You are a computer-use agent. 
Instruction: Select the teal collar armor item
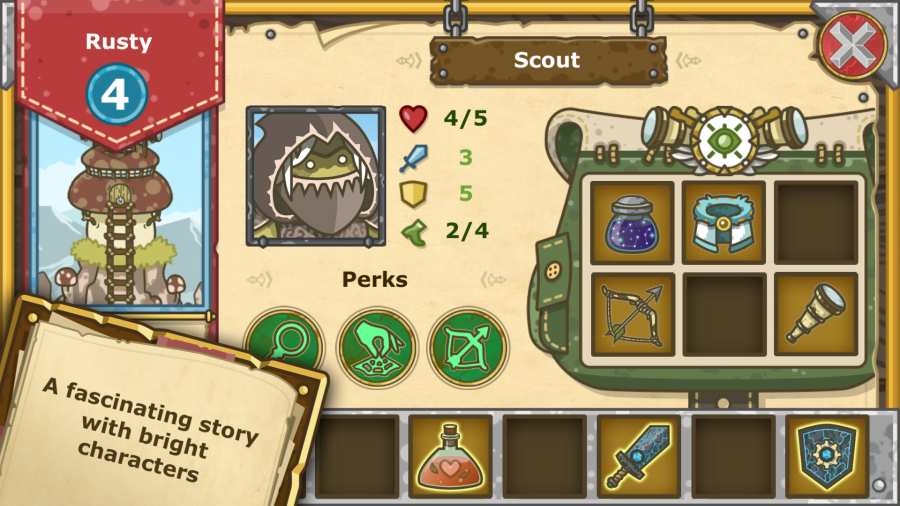tap(724, 222)
